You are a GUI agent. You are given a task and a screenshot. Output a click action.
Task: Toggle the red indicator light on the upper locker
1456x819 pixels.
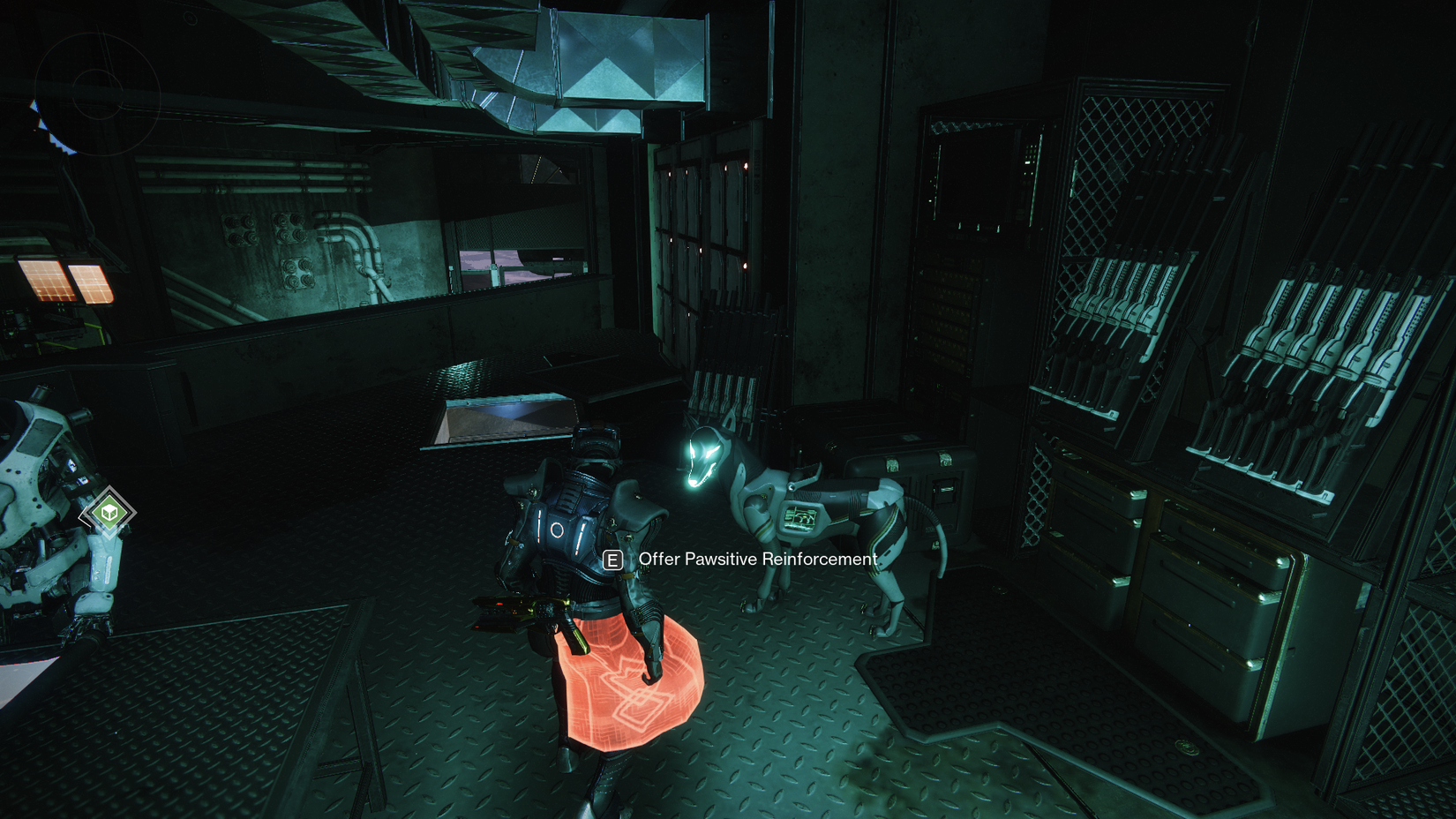746,165
